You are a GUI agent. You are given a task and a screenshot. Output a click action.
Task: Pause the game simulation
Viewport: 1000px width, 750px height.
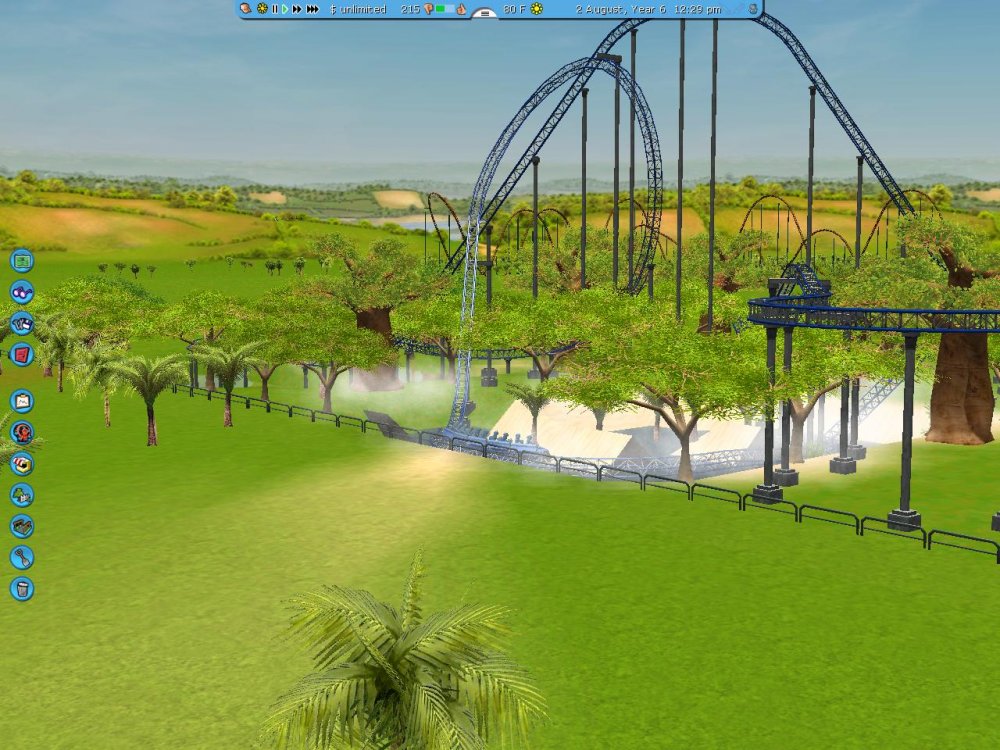[x=274, y=9]
